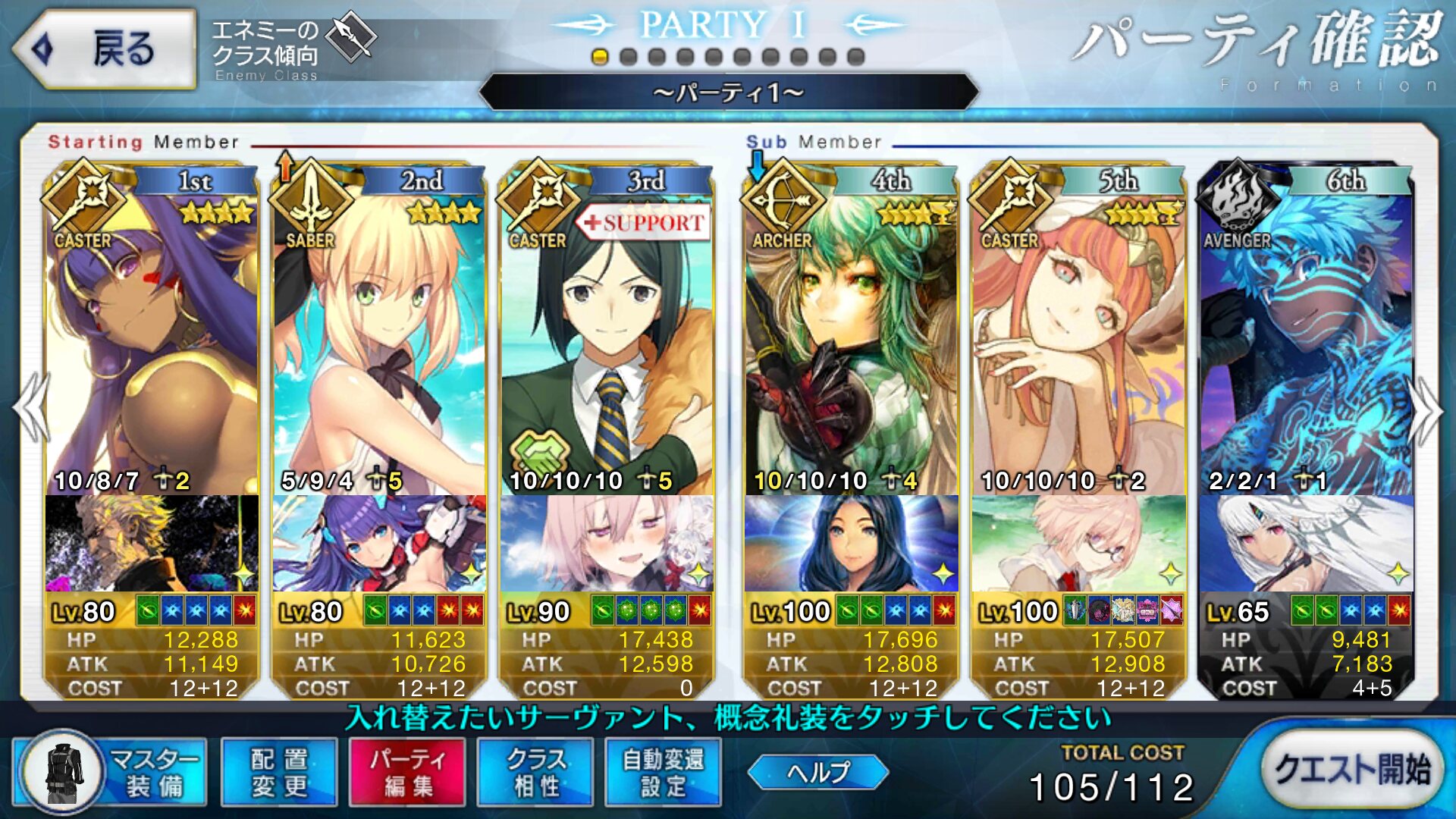
Task: Open the マスター装備 master equipment menu
Action: (x=111, y=772)
